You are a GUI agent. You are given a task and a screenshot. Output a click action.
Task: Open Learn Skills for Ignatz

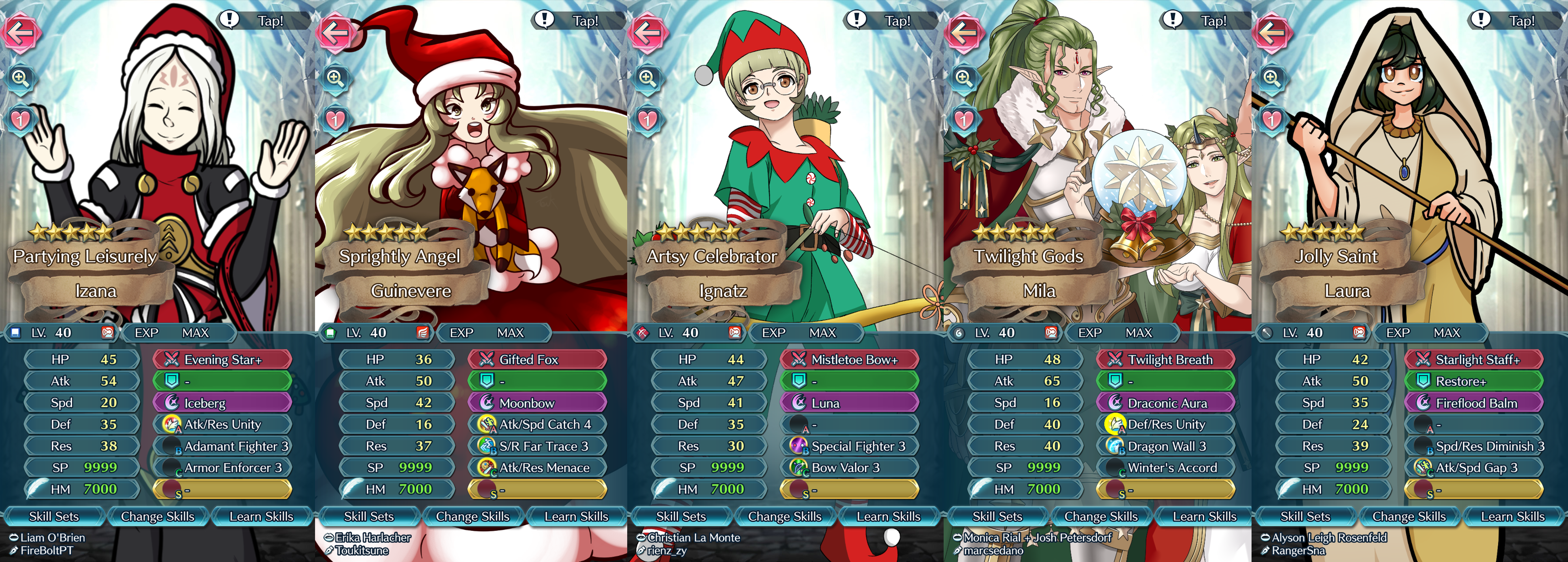click(x=888, y=516)
